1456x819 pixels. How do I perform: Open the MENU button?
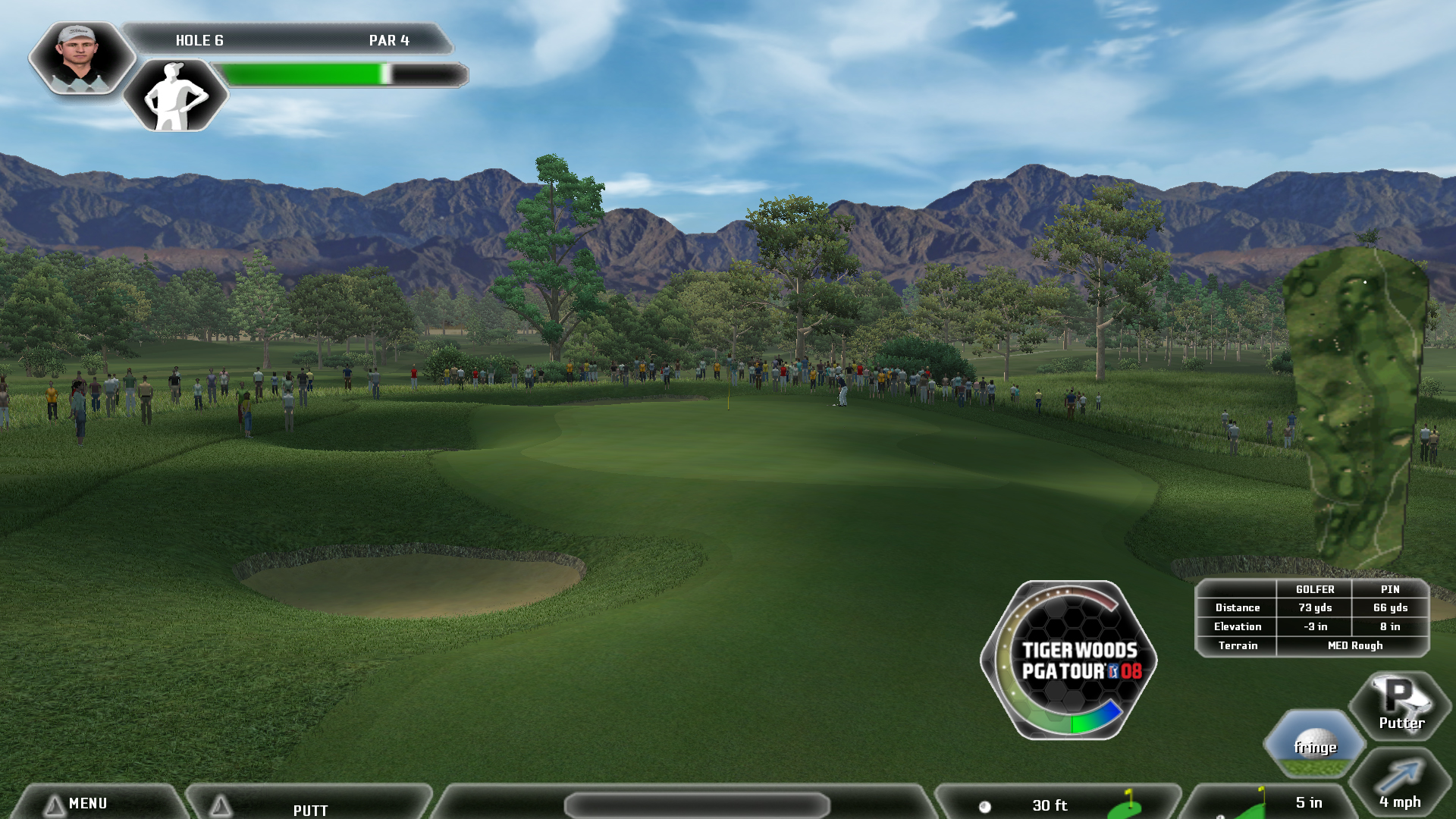tap(87, 803)
